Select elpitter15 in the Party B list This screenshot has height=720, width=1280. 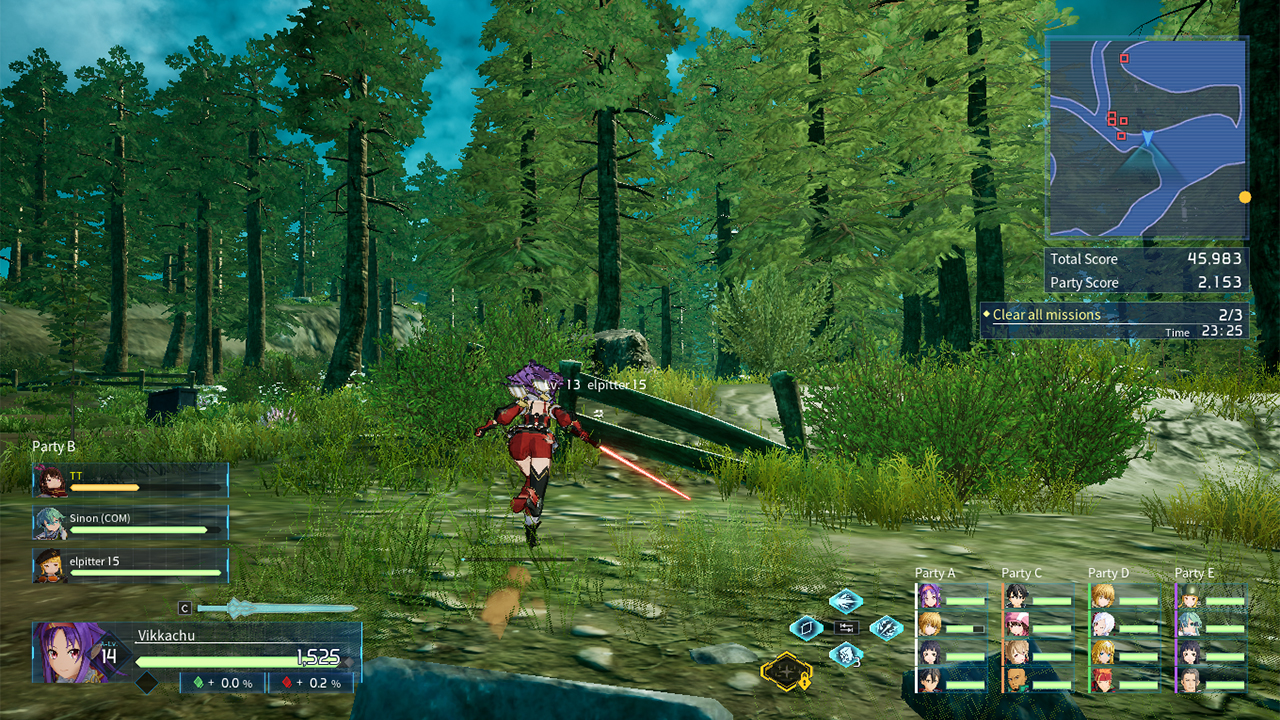point(131,565)
